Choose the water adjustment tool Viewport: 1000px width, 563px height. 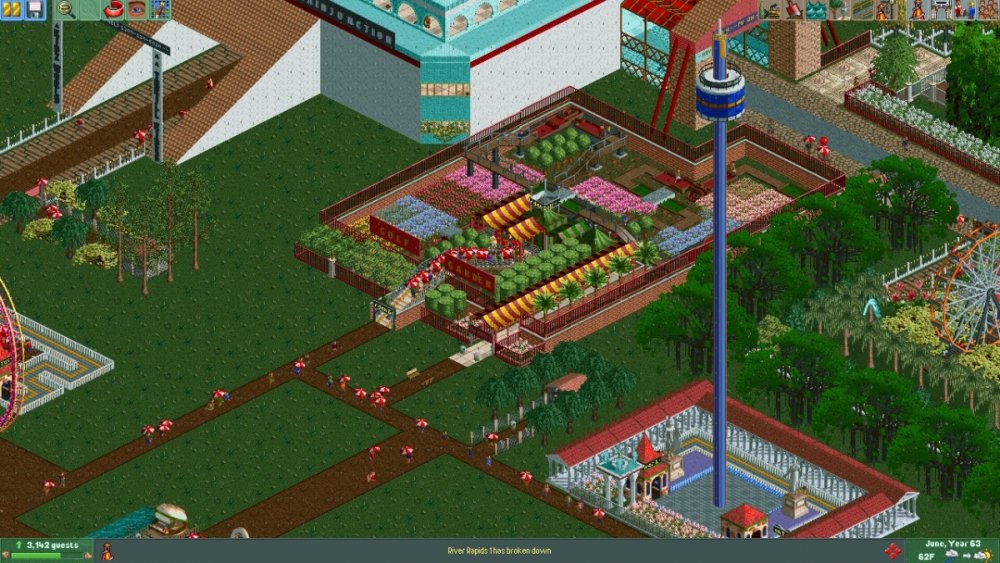(815, 10)
